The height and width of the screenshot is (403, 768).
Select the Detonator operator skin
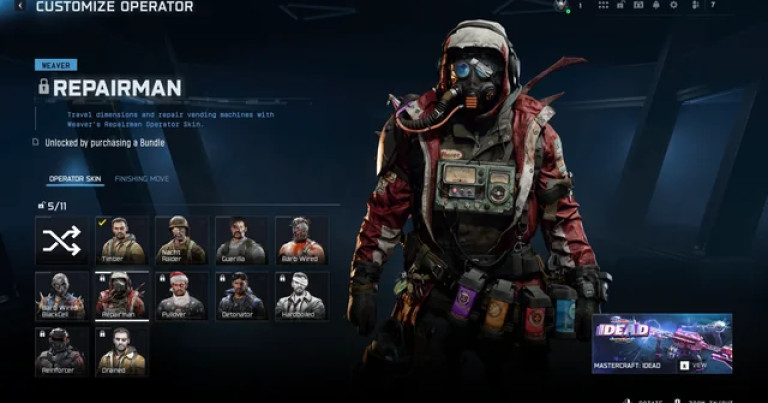pyautogui.click(x=241, y=296)
